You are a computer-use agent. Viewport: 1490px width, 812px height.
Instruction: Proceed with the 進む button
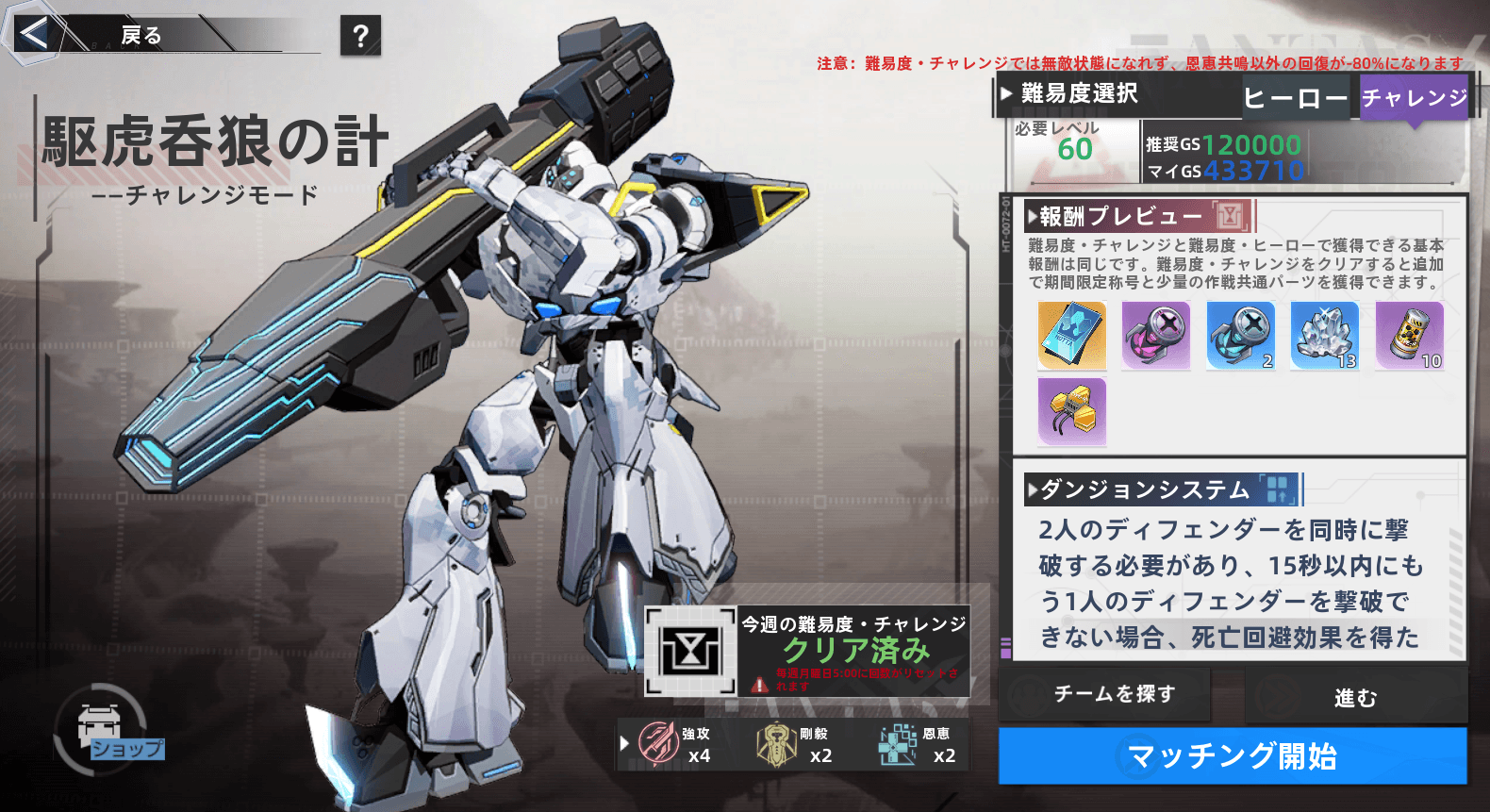(x=1355, y=697)
